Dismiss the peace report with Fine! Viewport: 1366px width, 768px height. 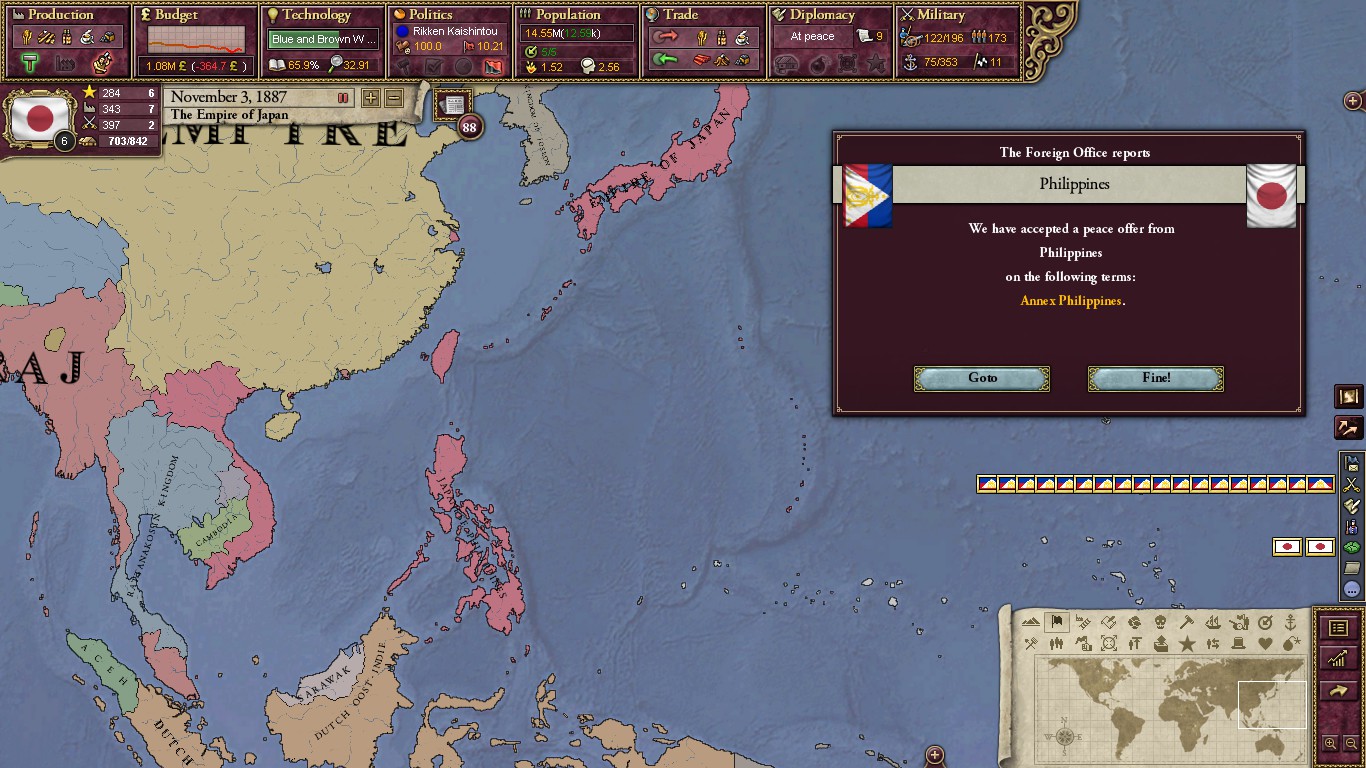click(1155, 378)
